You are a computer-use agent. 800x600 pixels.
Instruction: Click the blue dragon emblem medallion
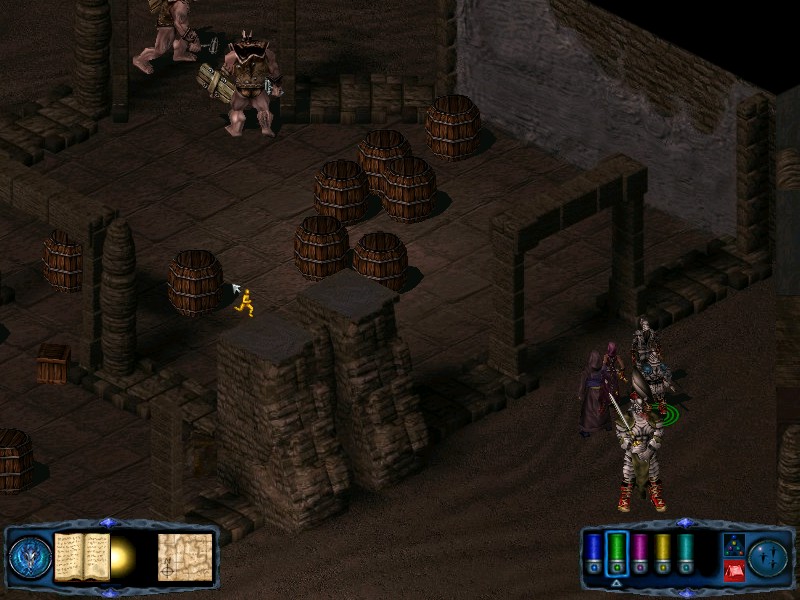(29, 556)
